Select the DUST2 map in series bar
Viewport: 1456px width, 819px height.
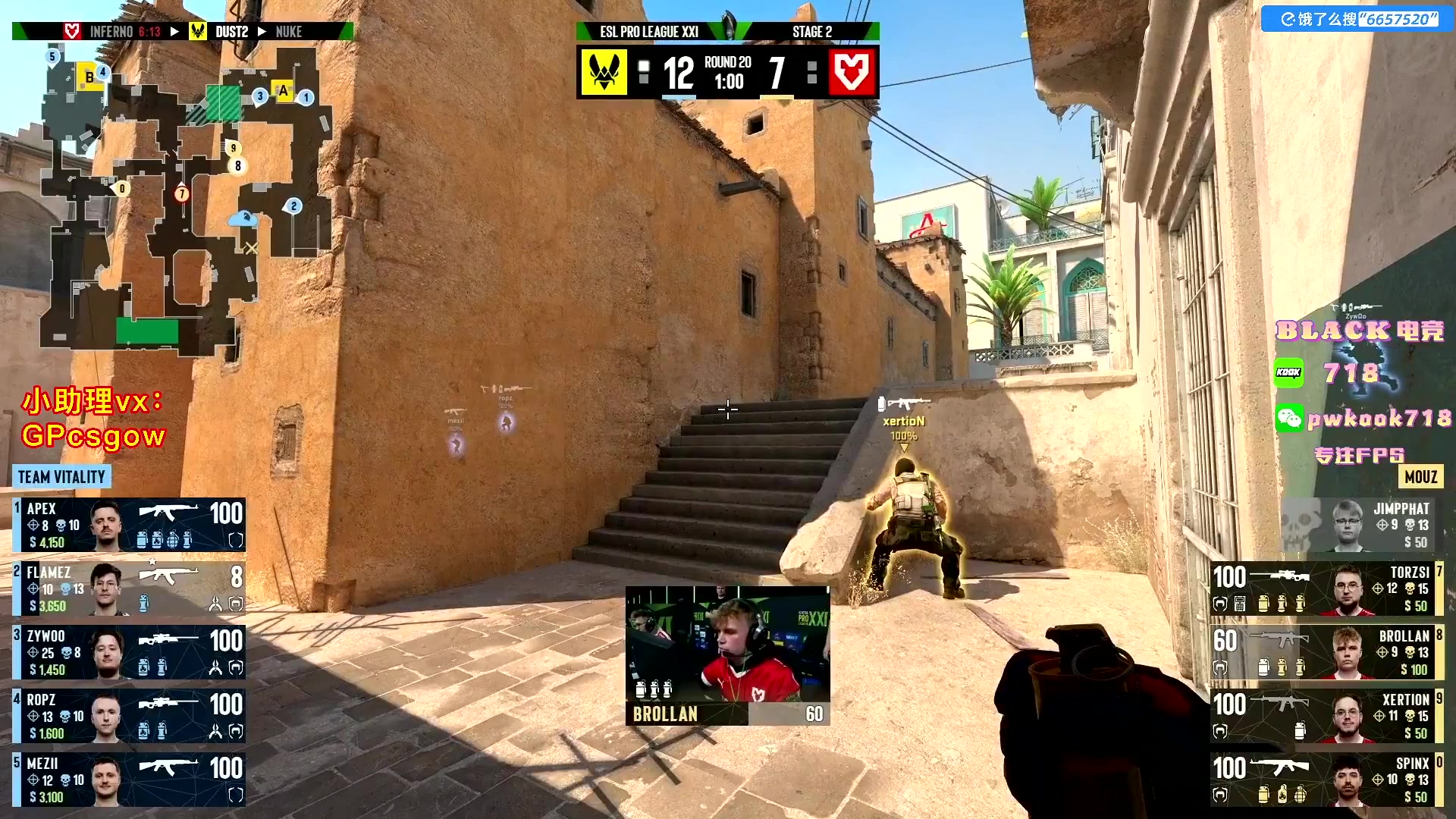click(x=231, y=32)
